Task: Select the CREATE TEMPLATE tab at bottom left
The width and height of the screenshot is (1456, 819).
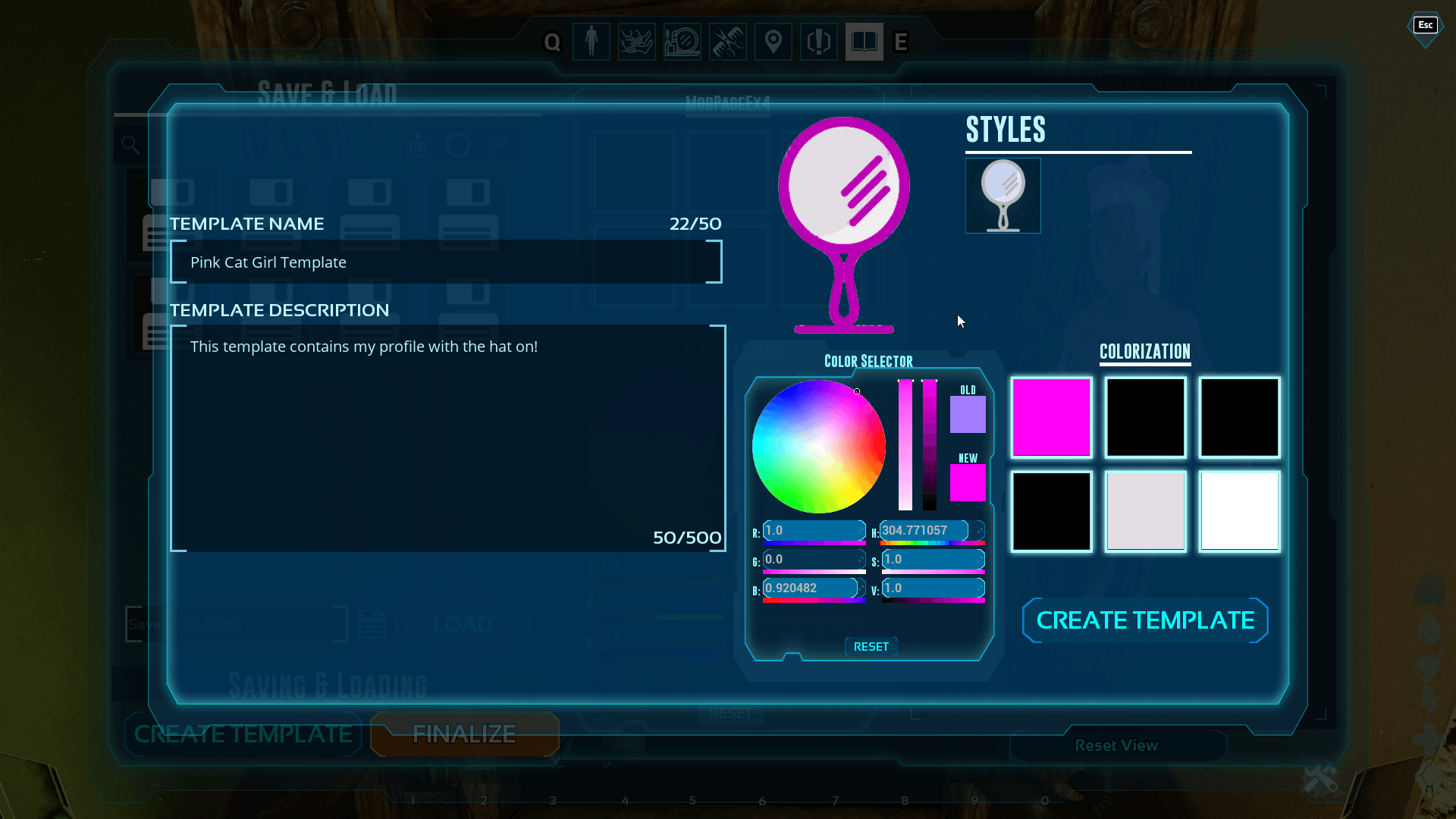Action: point(243,734)
